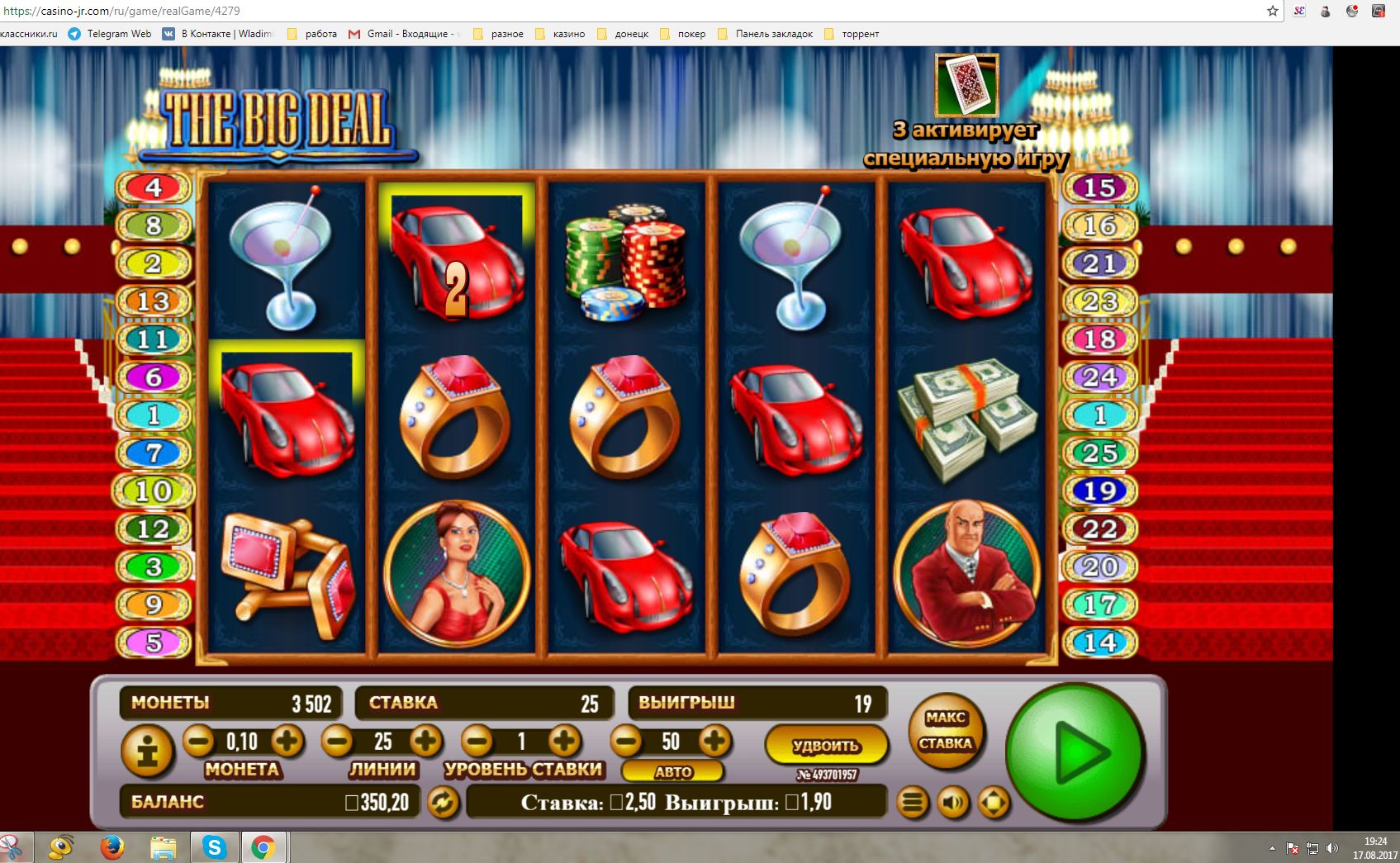Decrease the number of lines (ЛИНИИ)
Viewport: 1400px width, 863px height.
(x=337, y=741)
